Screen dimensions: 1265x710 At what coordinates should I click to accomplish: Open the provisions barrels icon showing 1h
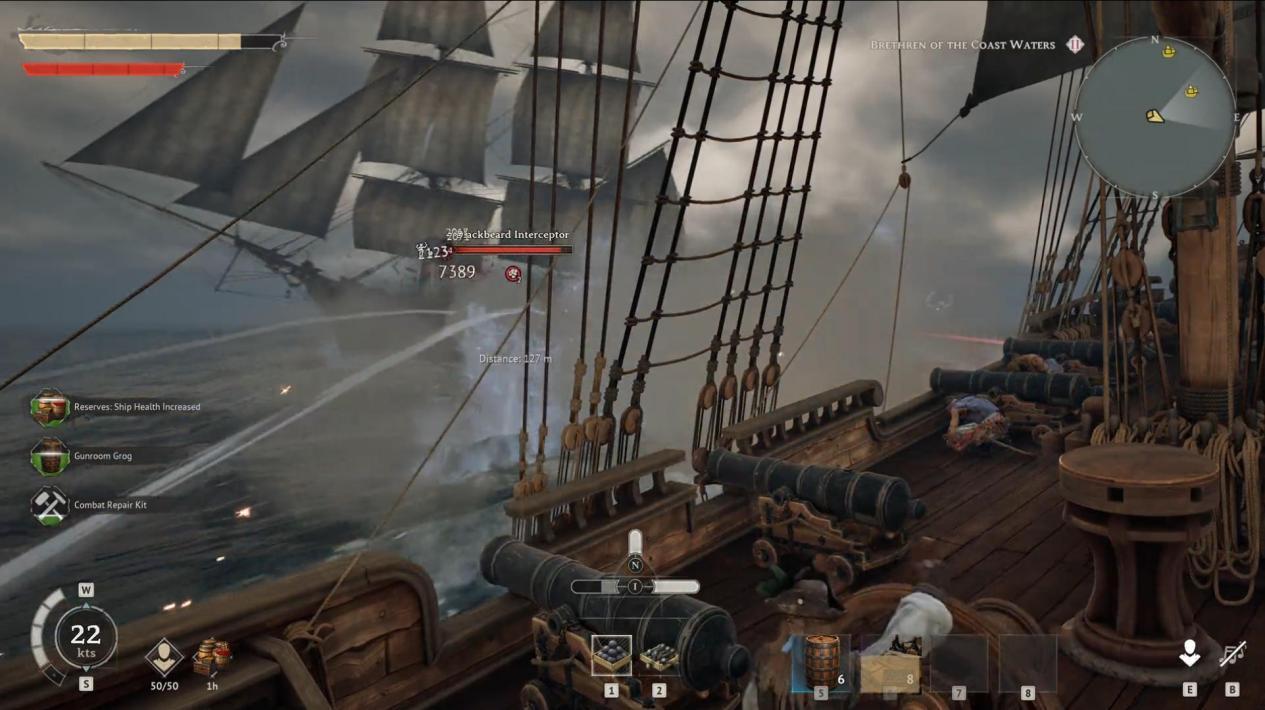pos(212,657)
